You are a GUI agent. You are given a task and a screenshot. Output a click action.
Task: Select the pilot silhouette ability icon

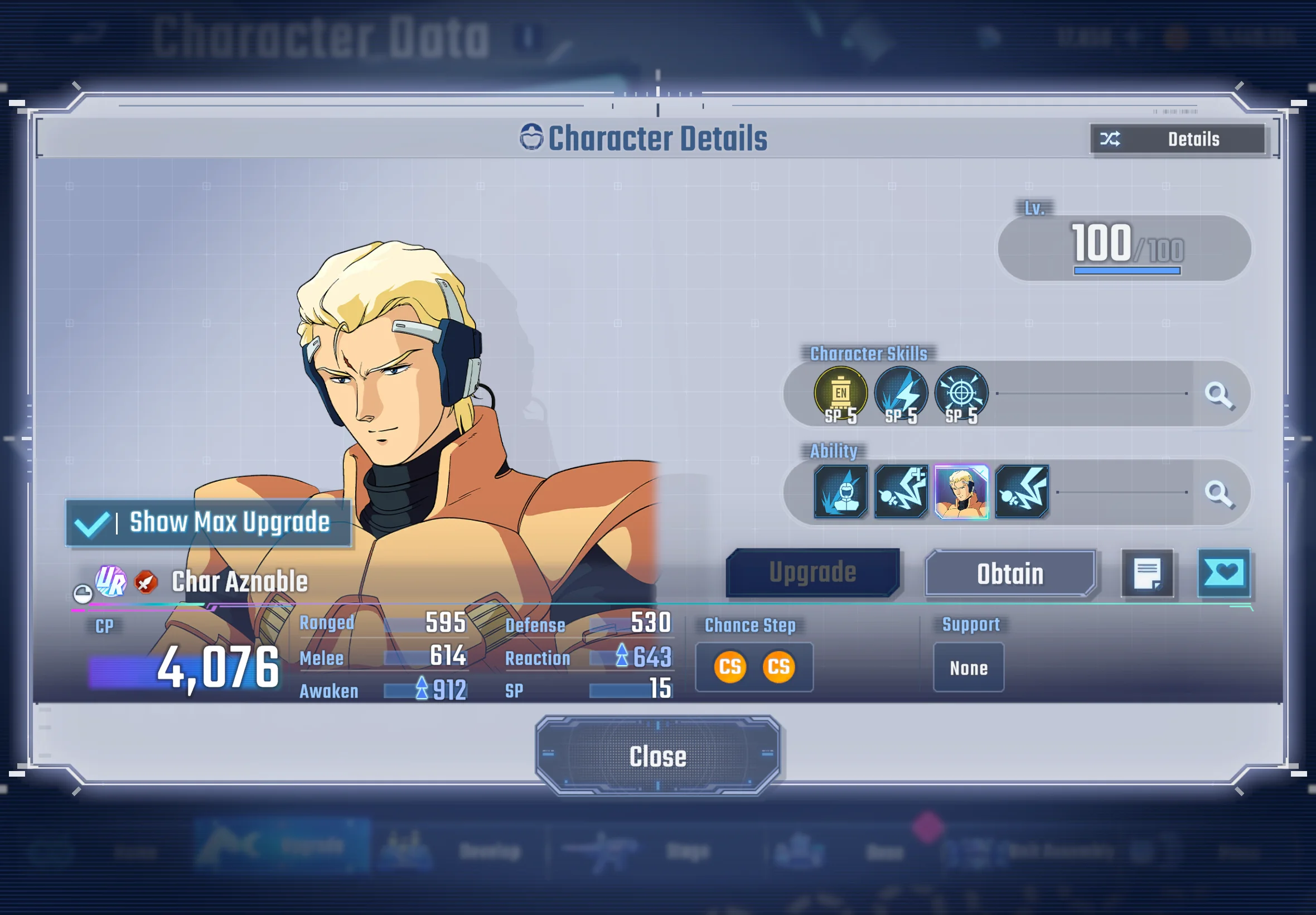(840, 492)
